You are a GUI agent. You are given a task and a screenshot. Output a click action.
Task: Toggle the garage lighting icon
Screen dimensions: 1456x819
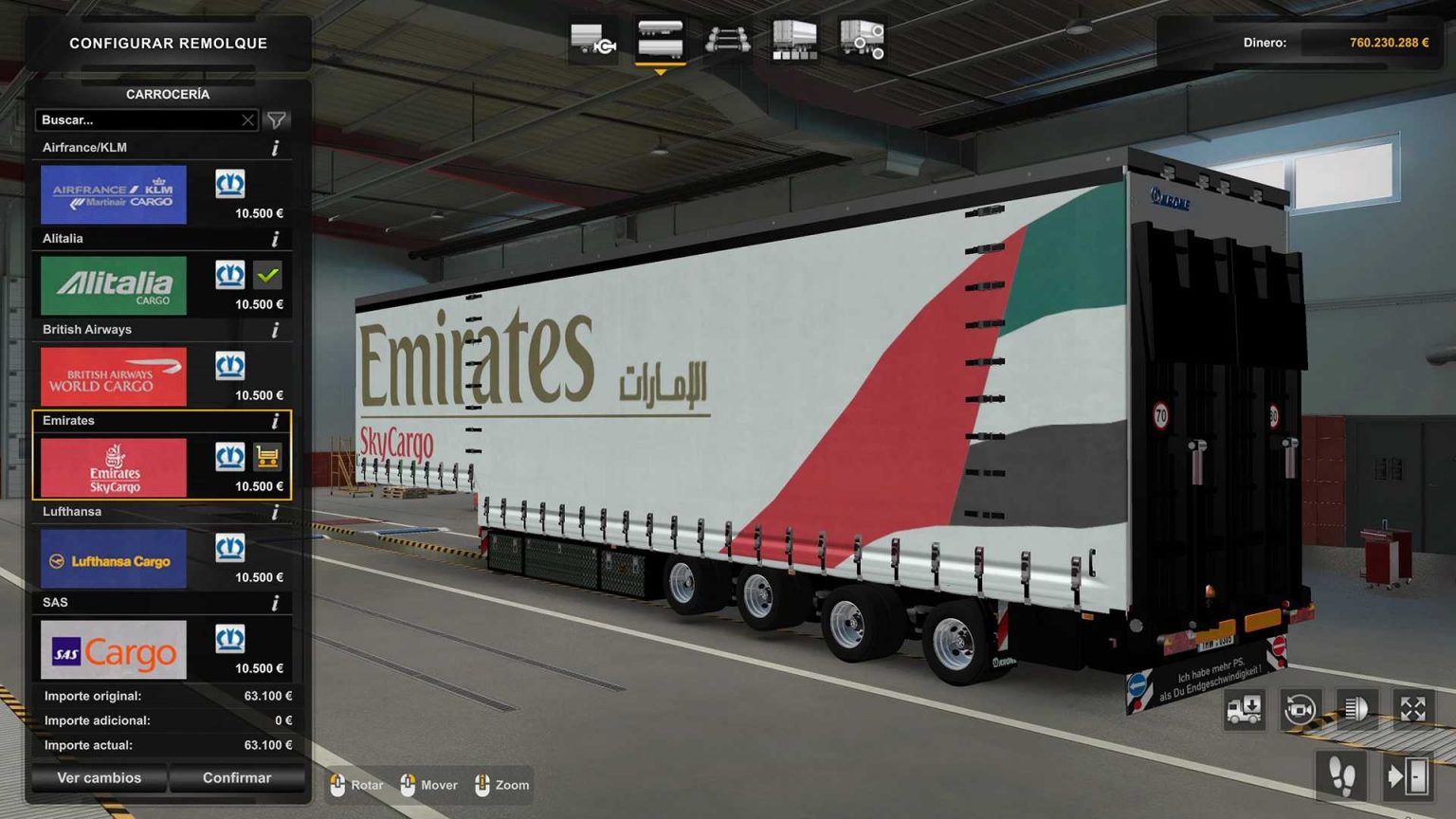pos(1356,709)
